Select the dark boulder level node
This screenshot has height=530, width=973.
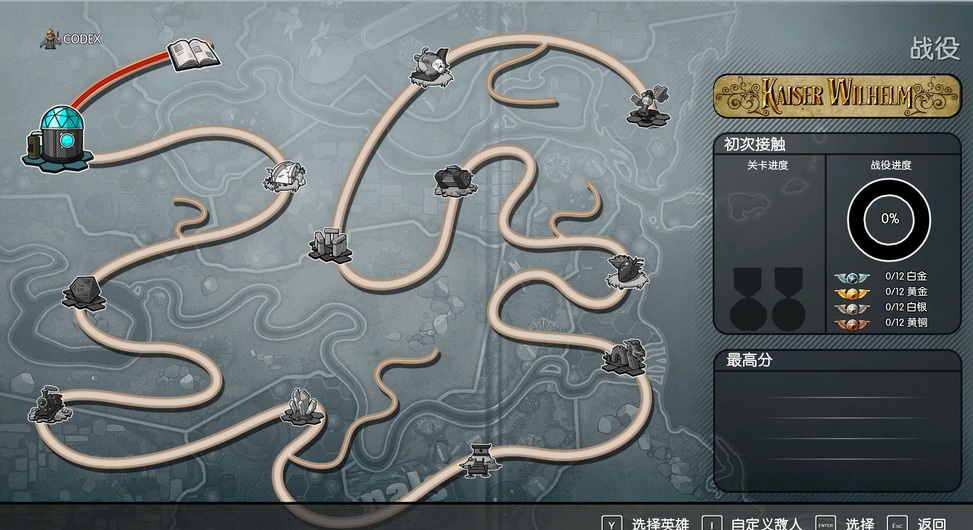coord(84,291)
